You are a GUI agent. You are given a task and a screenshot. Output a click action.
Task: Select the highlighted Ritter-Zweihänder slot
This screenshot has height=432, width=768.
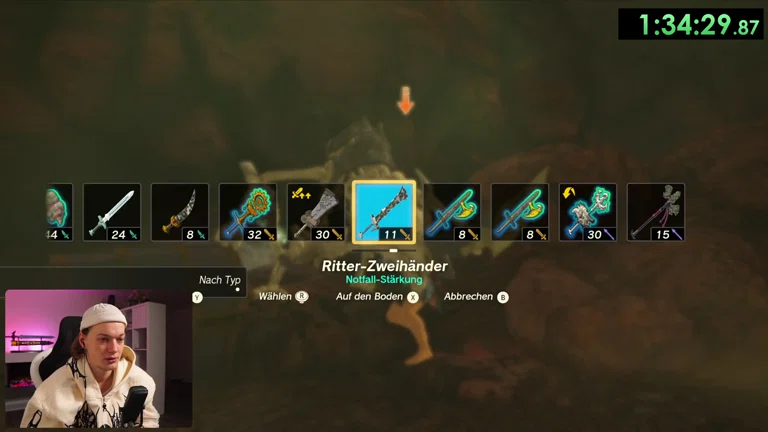pyautogui.click(x=384, y=212)
